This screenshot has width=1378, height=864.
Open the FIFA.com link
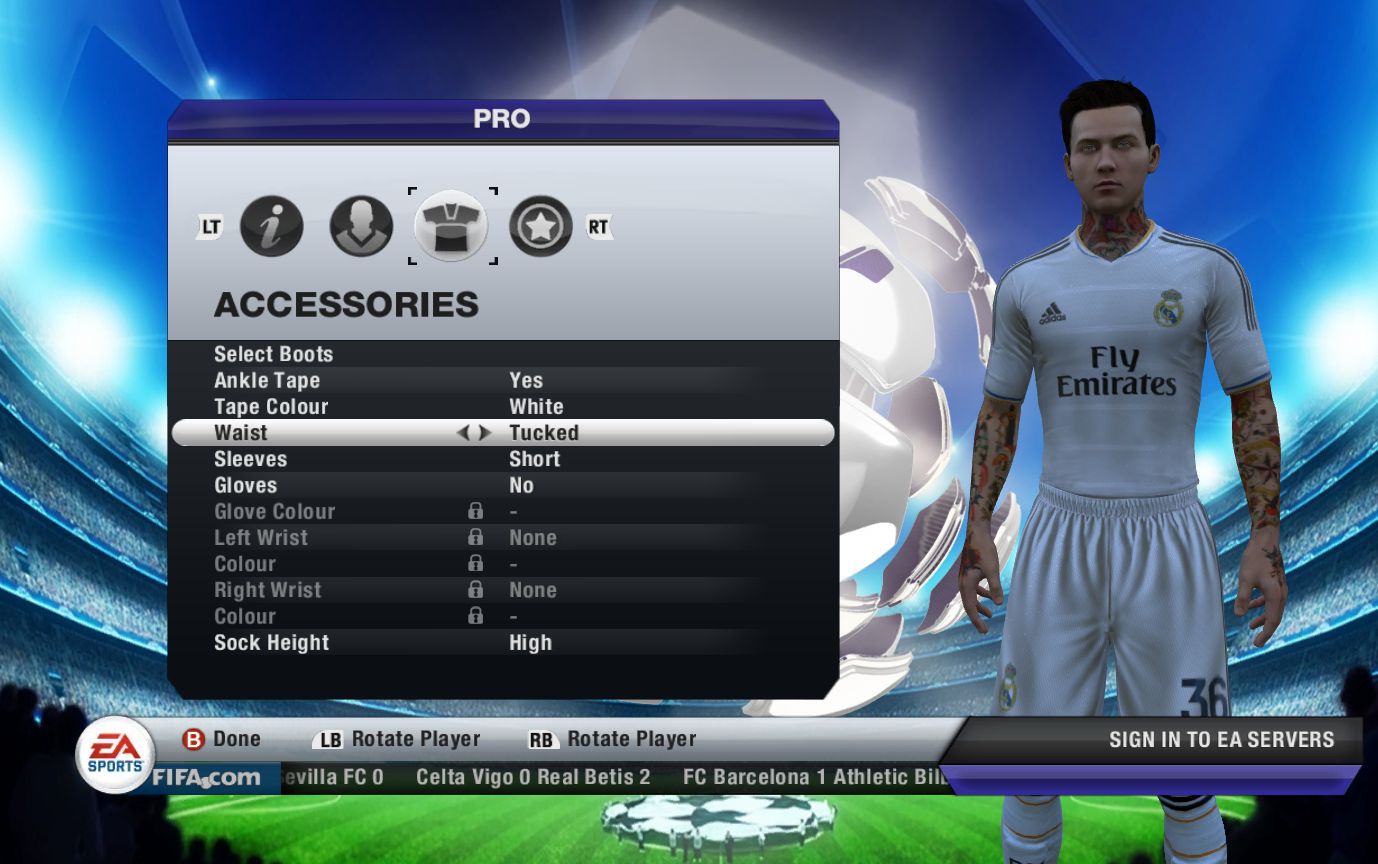click(x=206, y=777)
